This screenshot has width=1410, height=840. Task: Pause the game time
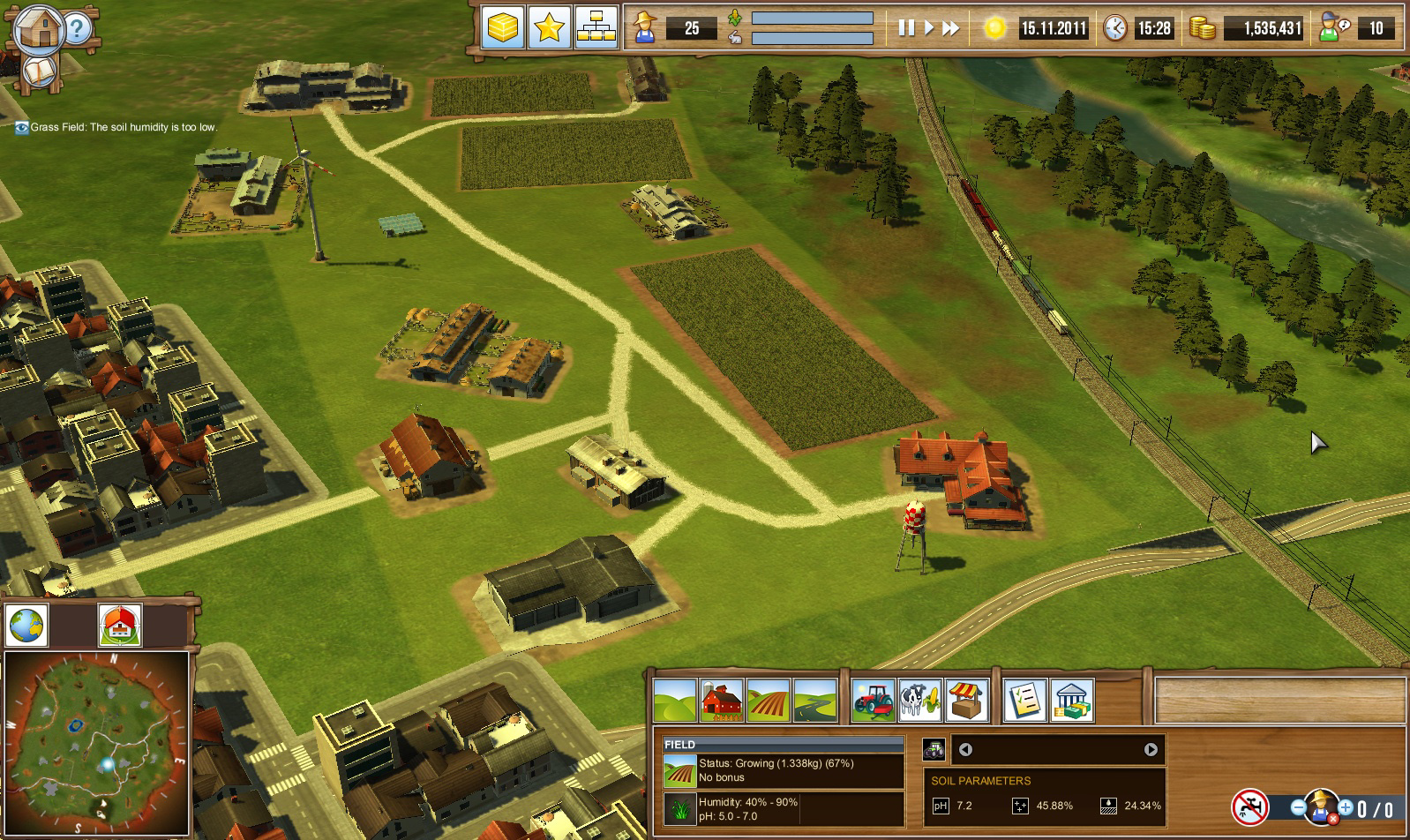click(906, 28)
